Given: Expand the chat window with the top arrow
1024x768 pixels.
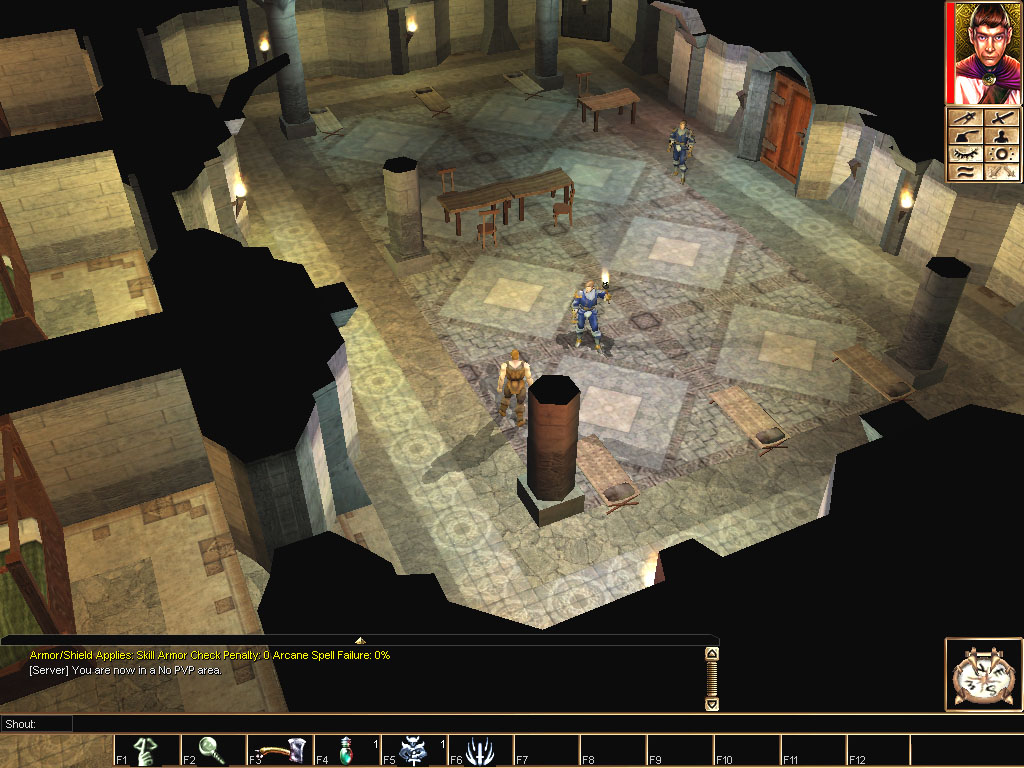Looking at the screenshot, I should pos(360,640).
